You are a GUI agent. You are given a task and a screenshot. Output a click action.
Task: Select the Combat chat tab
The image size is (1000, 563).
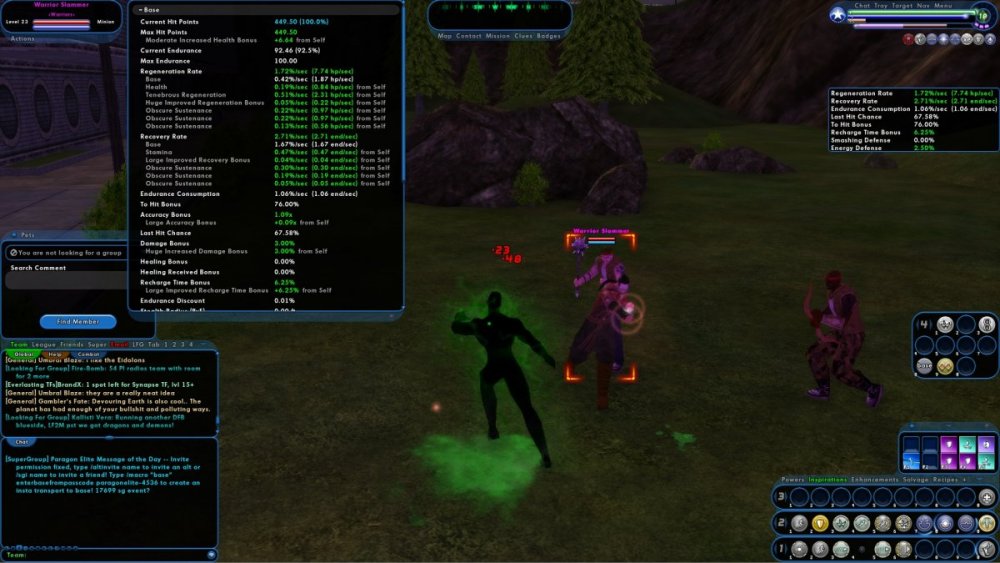point(89,354)
